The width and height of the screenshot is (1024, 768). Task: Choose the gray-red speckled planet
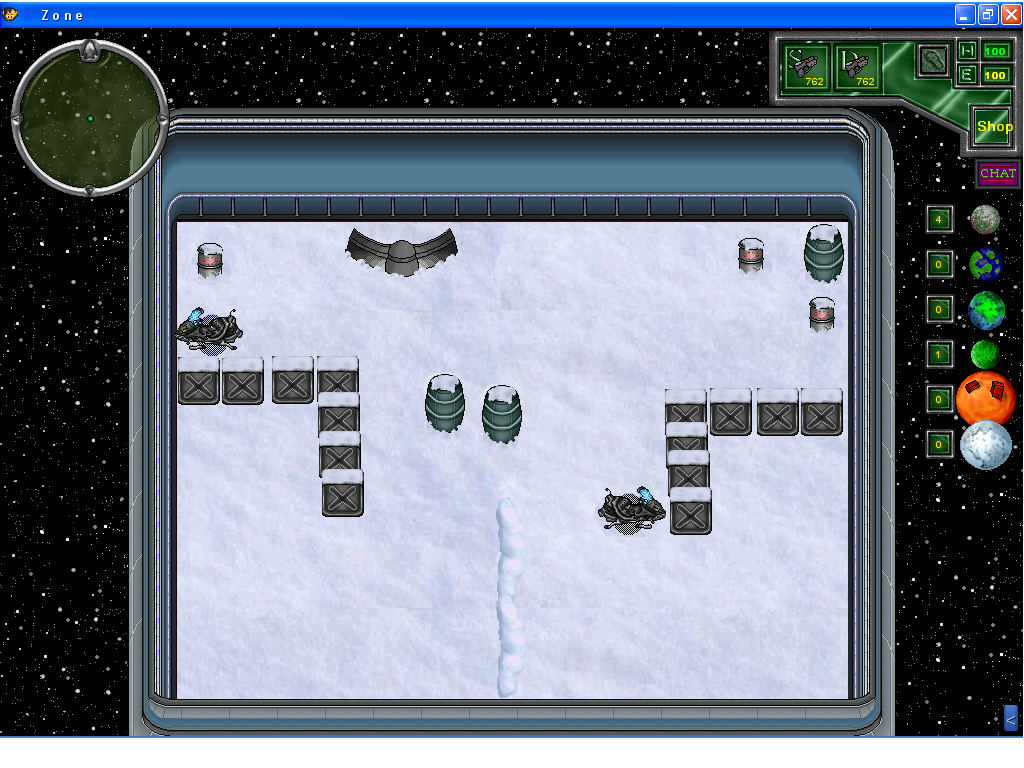[x=985, y=219]
